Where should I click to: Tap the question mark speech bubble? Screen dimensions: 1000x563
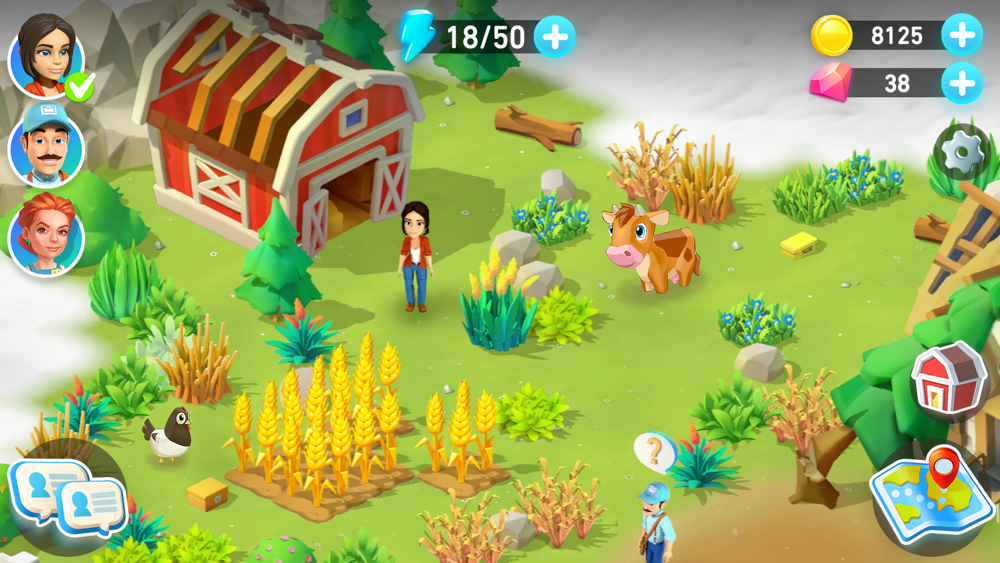tap(654, 452)
